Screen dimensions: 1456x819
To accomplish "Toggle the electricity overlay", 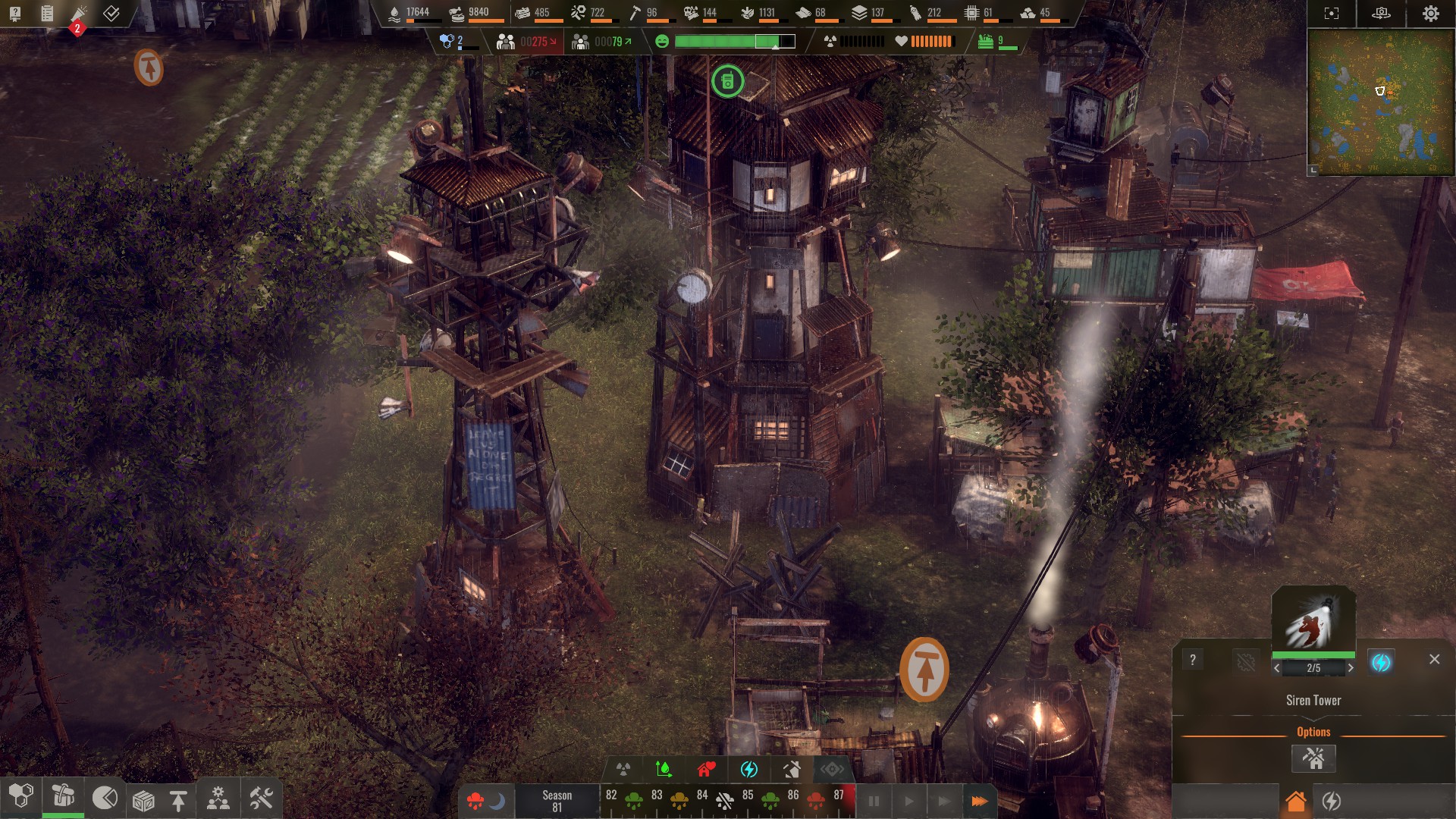I will pyautogui.click(x=749, y=770).
